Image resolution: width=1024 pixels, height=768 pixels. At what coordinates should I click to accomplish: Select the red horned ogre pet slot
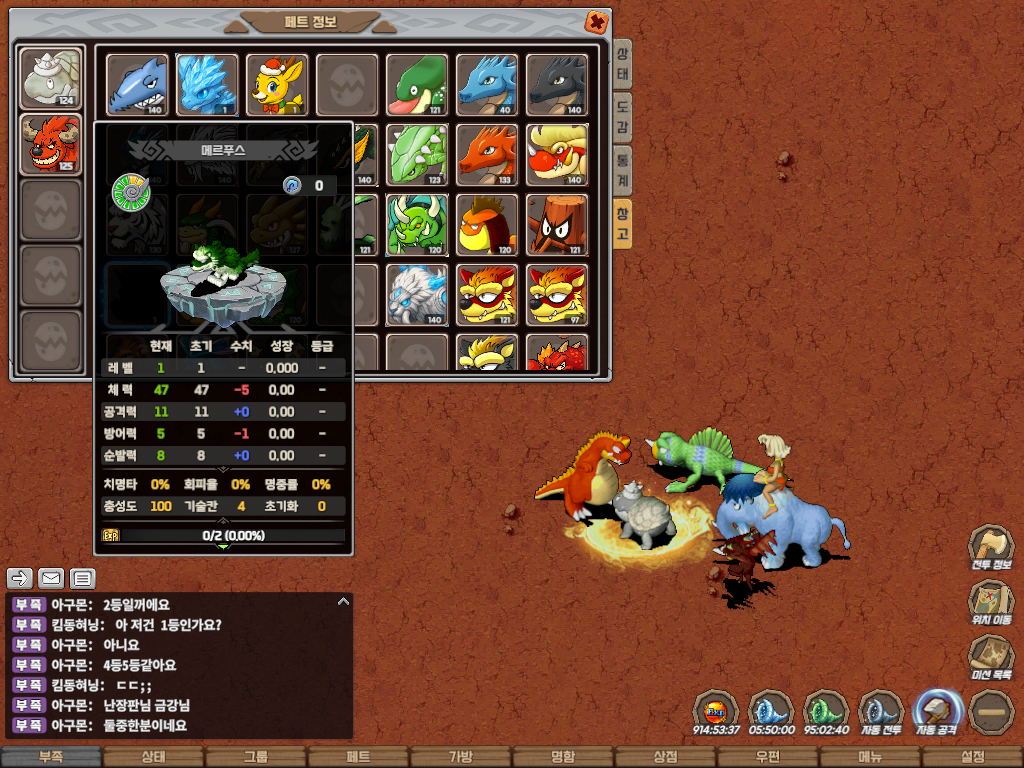[x=51, y=143]
